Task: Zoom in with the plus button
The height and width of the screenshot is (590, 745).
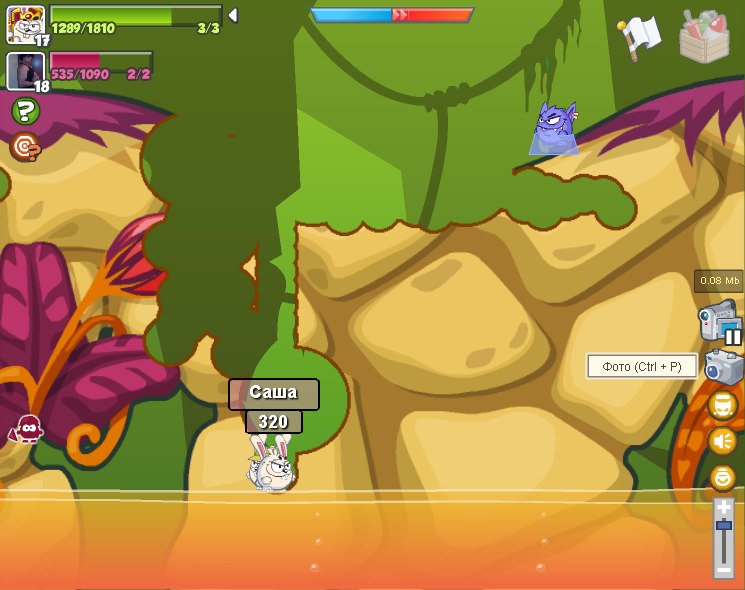Action: pos(723,507)
